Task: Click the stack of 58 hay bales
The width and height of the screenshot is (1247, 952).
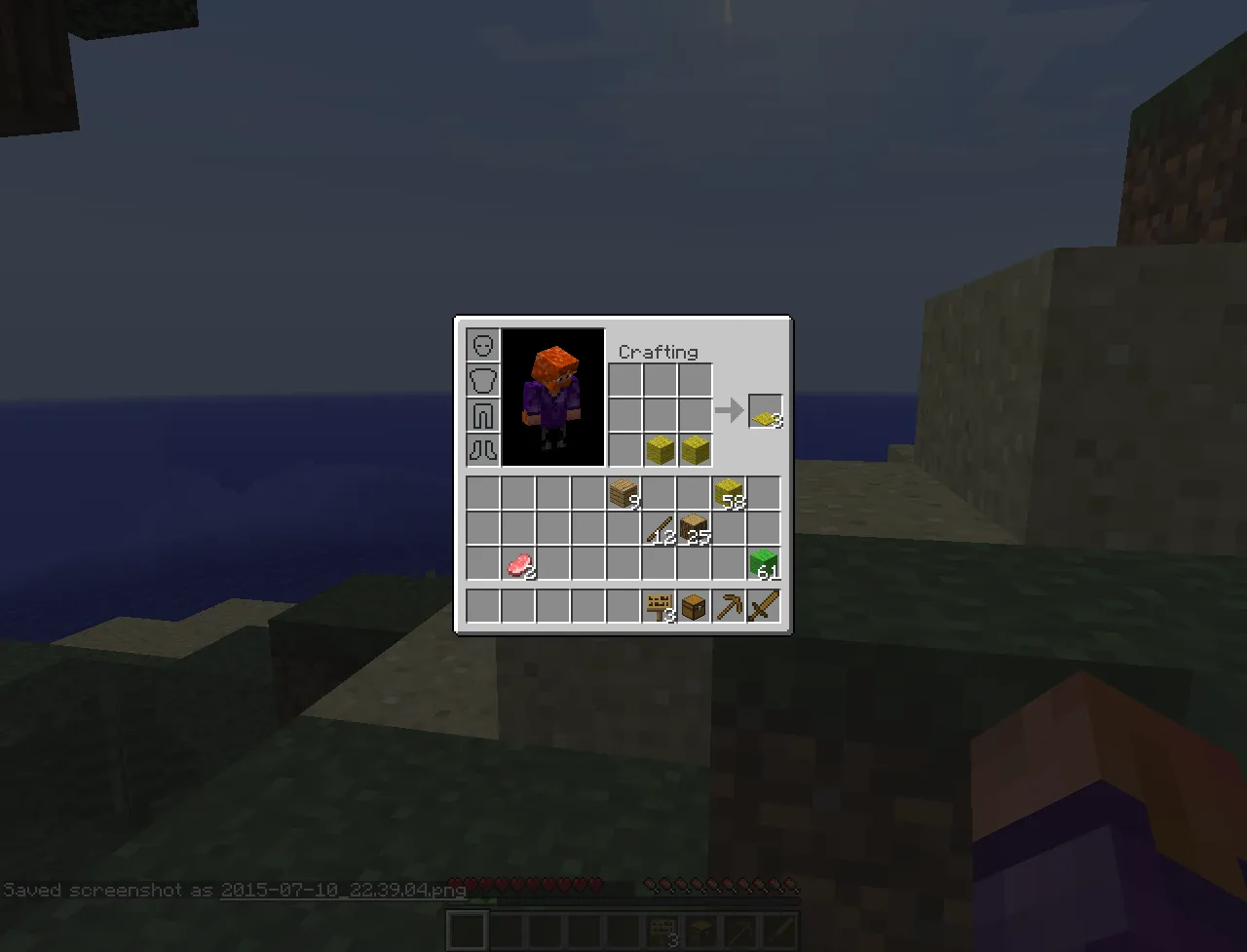Action: (x=729, y=492)
